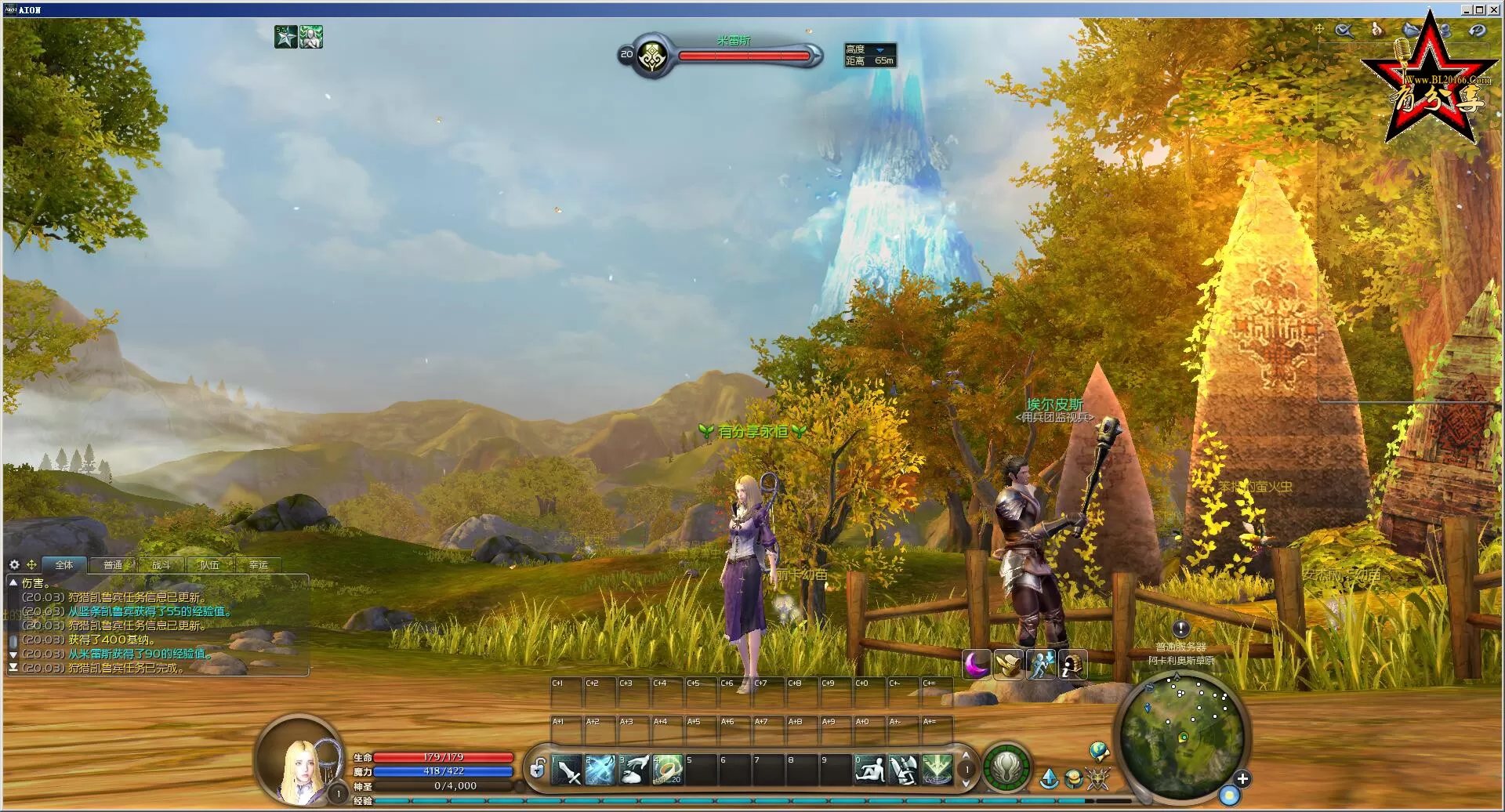Open chat settings gear icon

pyautogui.click(x=14, y=564)
